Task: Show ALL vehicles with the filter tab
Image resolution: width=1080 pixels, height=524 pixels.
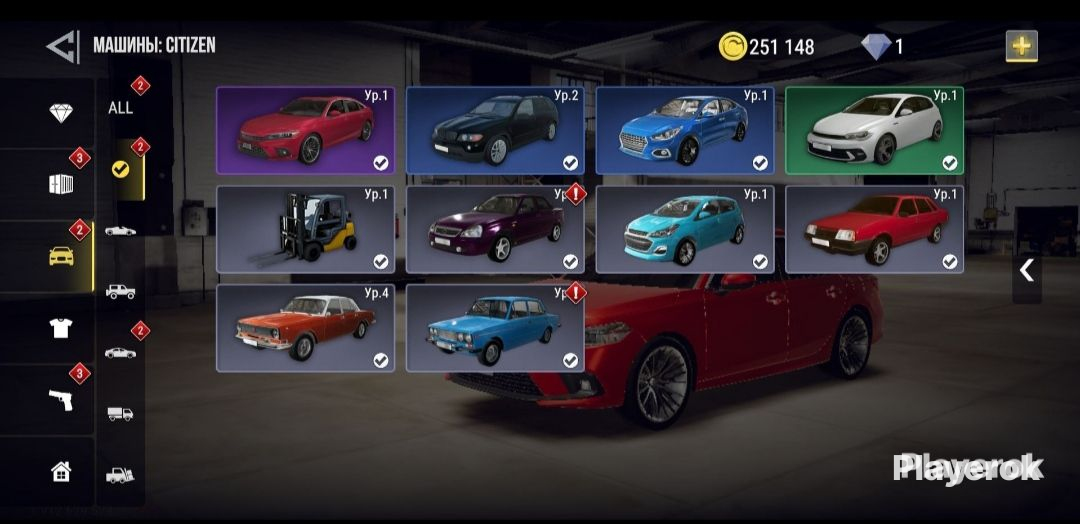Action: pyautogui.click(x=120, y=107)
